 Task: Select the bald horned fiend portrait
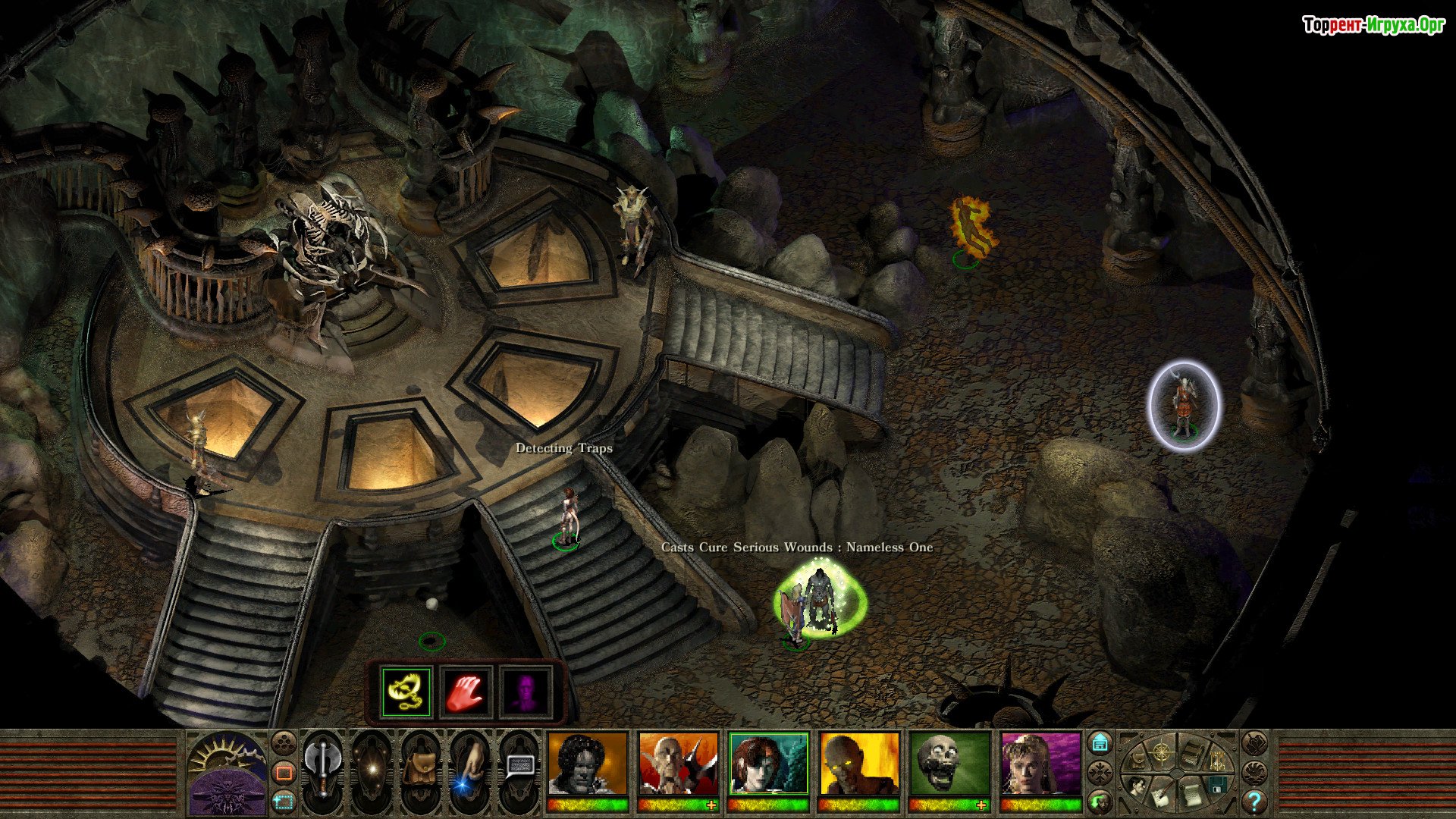pyautogui.click(x=678, y=764)
